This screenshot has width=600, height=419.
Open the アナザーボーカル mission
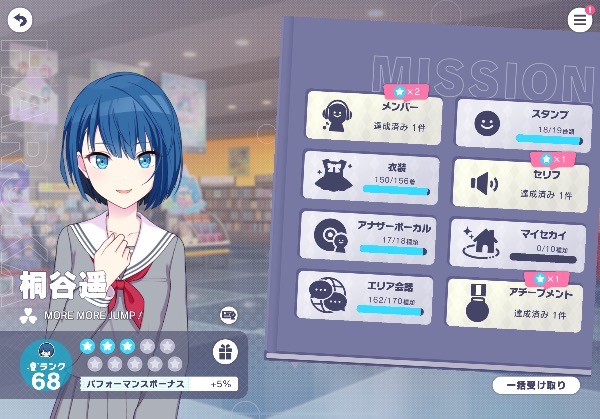pos(366,236)
